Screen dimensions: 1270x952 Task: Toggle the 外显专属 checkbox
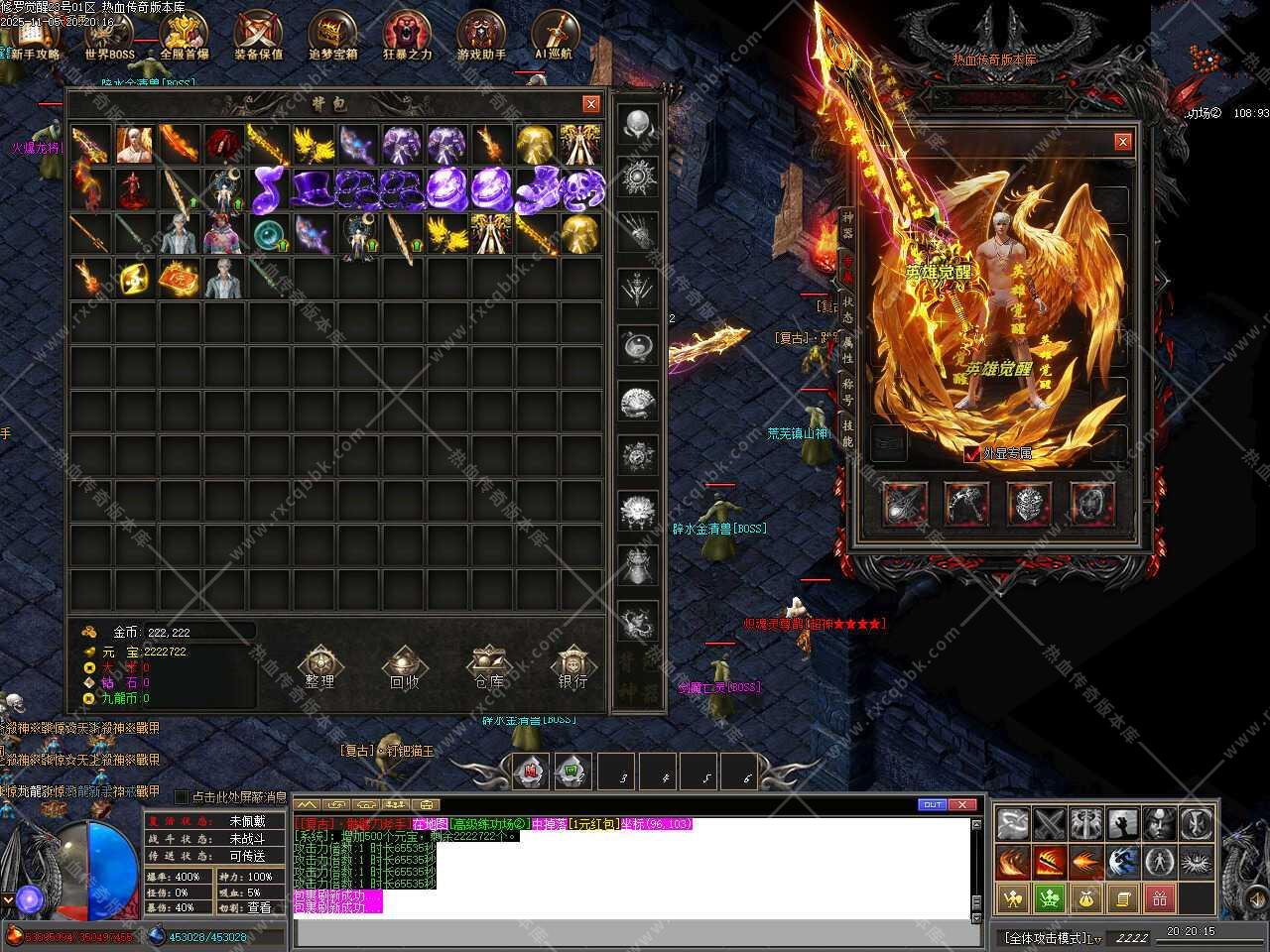pyautogui.click(x=971, y=454)
